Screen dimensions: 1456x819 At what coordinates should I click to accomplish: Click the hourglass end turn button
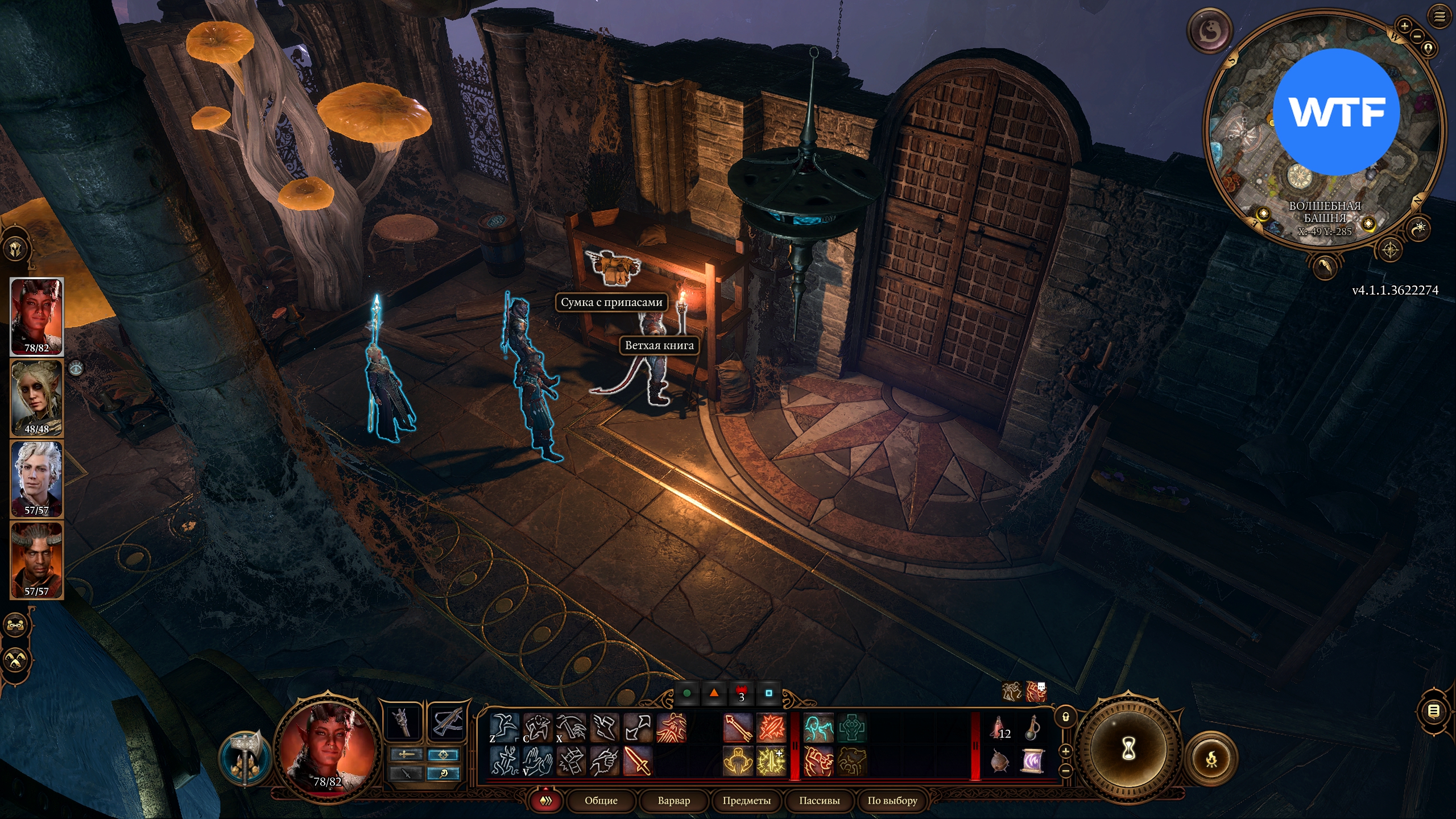[1128, 750]
